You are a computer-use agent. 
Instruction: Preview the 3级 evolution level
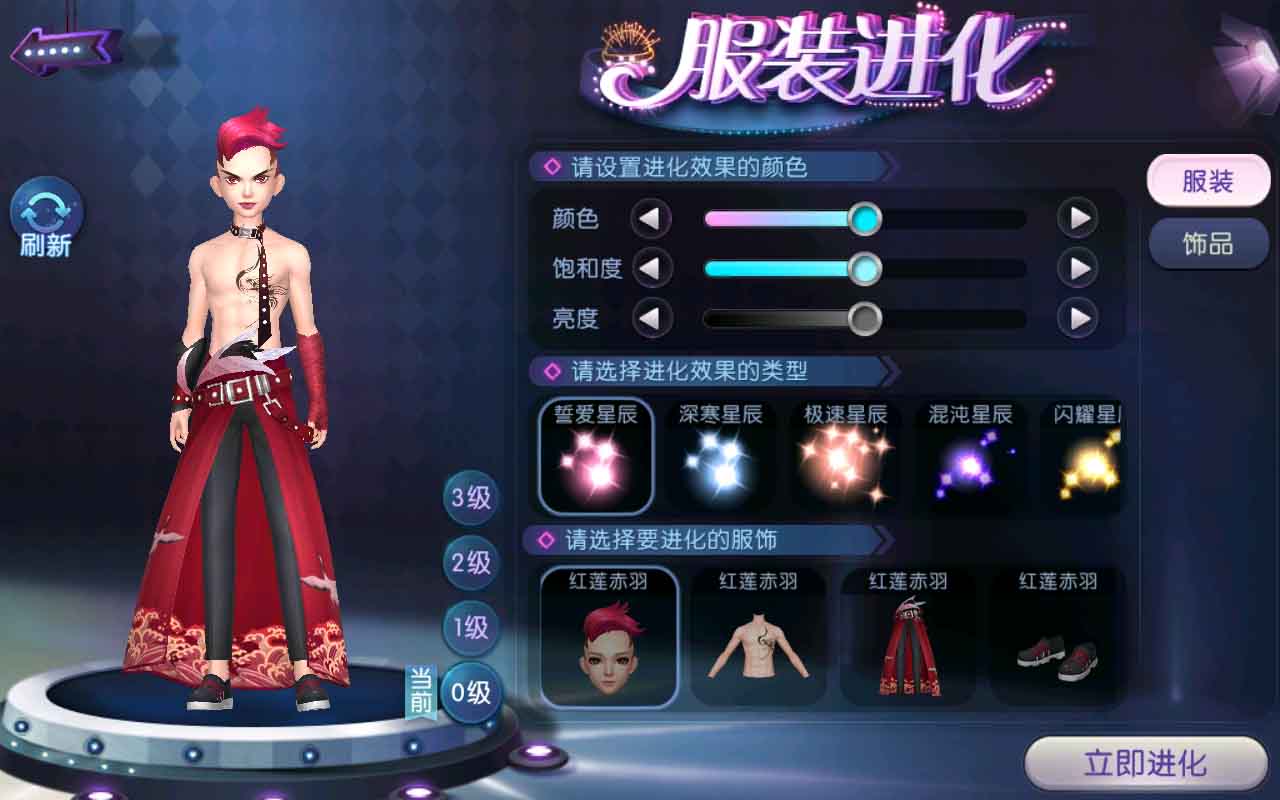(x=471, y=497)
